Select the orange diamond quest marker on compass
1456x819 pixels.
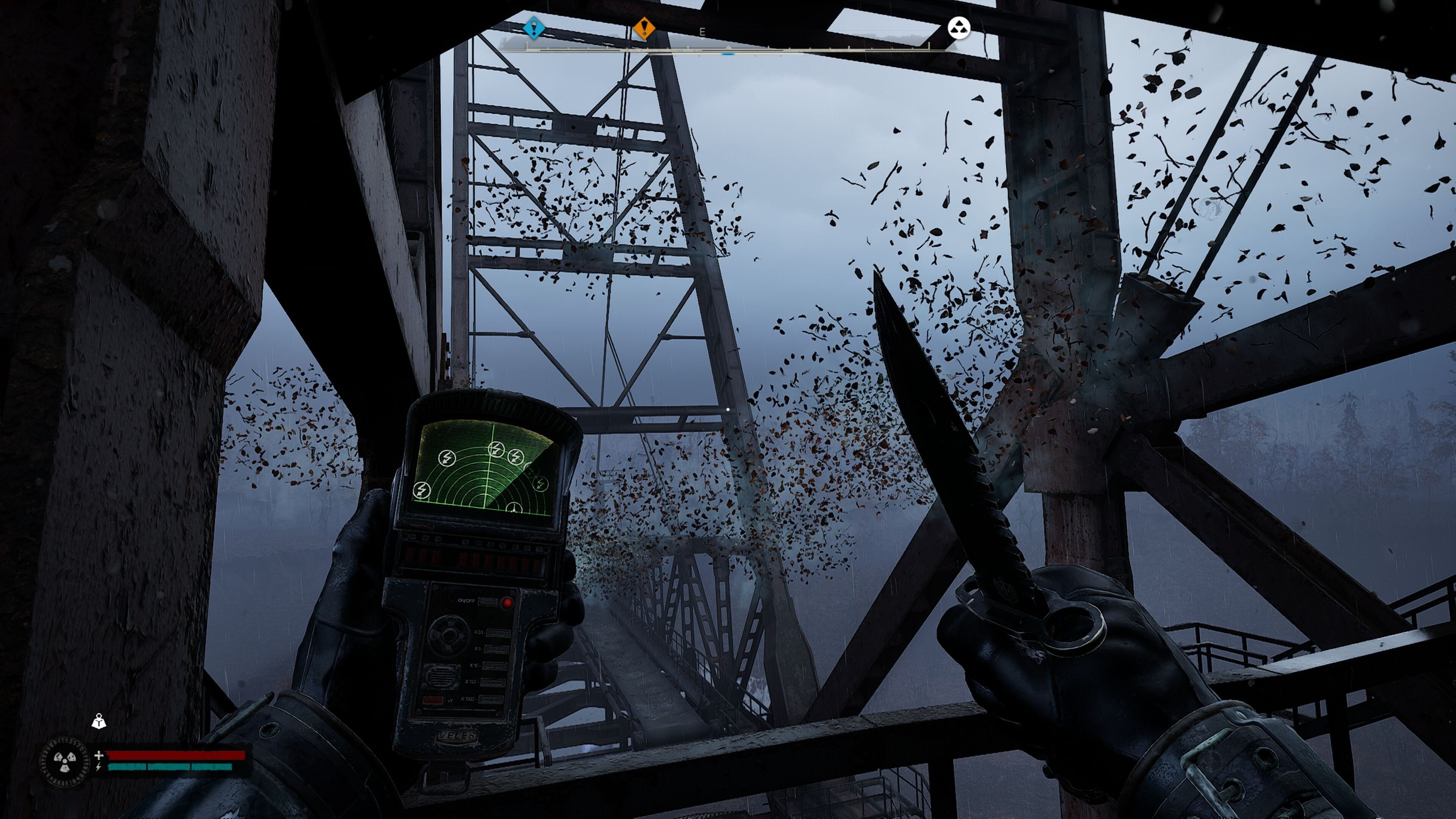pyautogui.click(x=643, y=27)
